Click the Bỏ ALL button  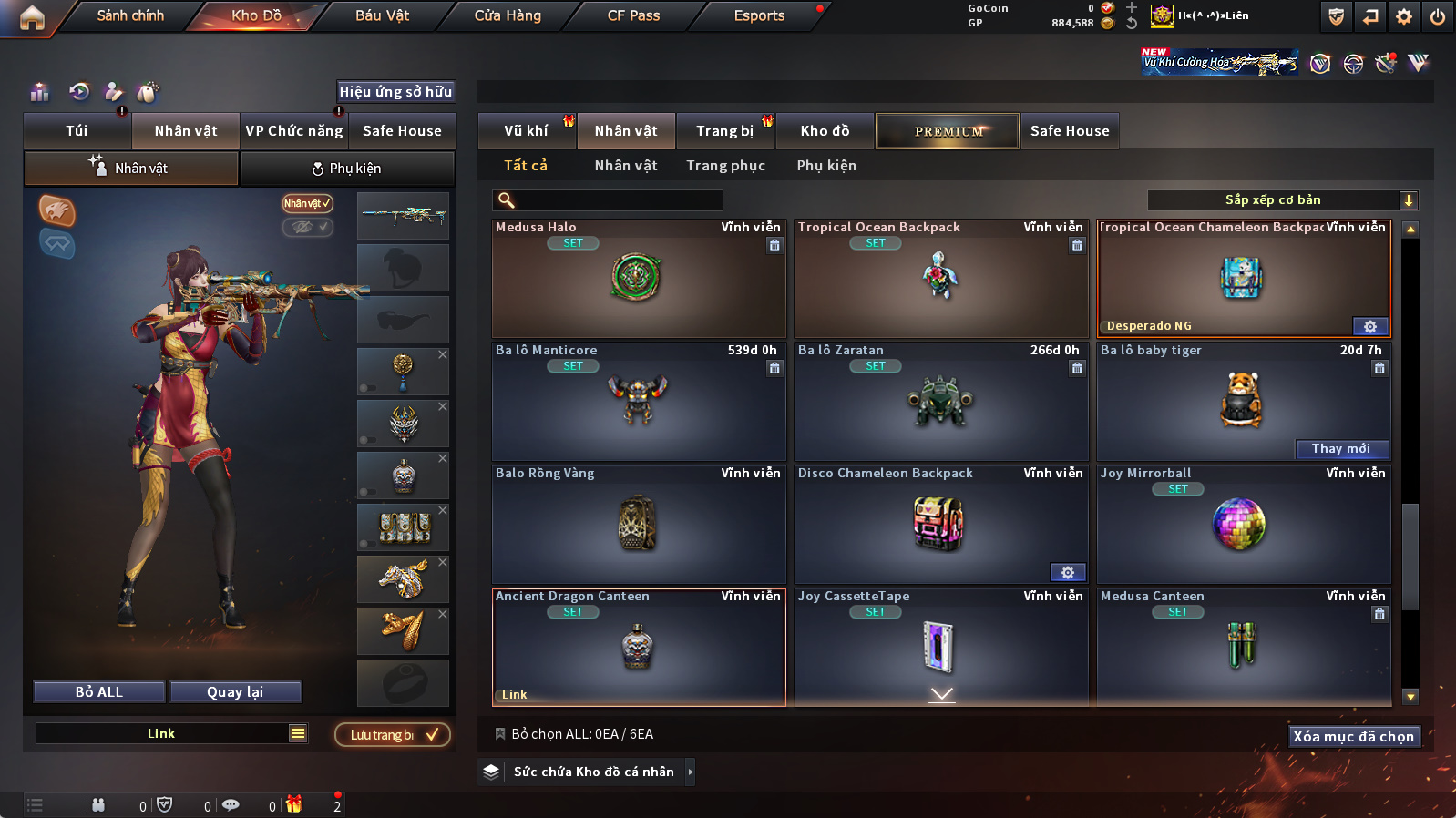tap(99, 692)
